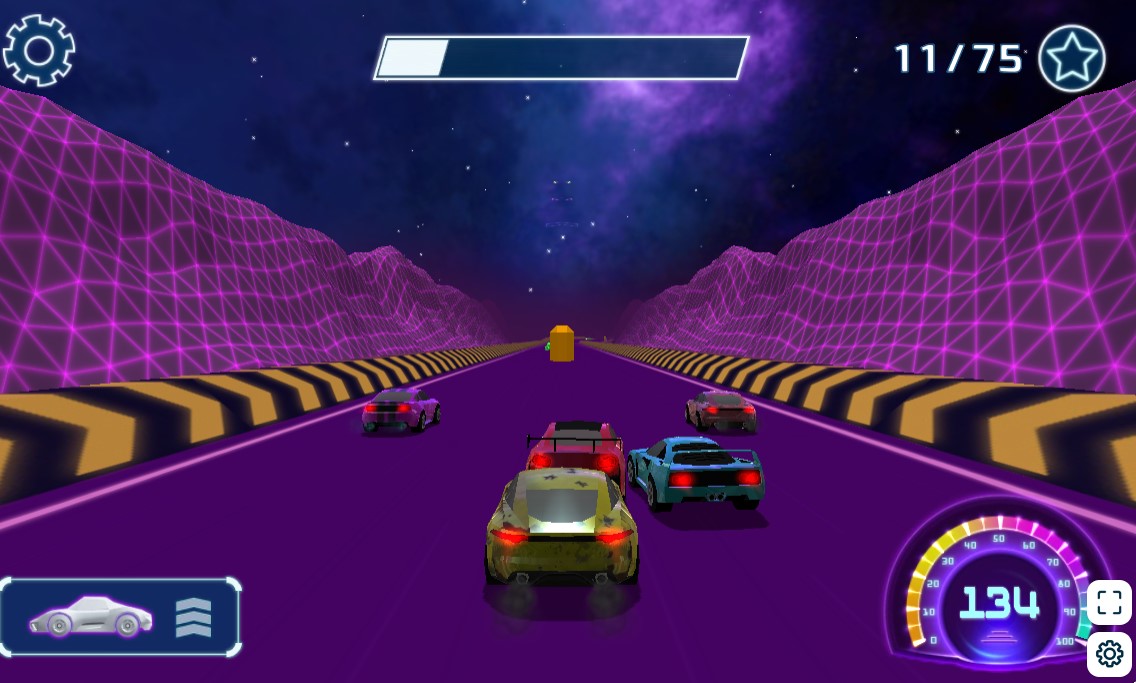Viewport: 1136px width, 683px height.
Task: Select the white car upgrade panel
Action: click(120, 617)
